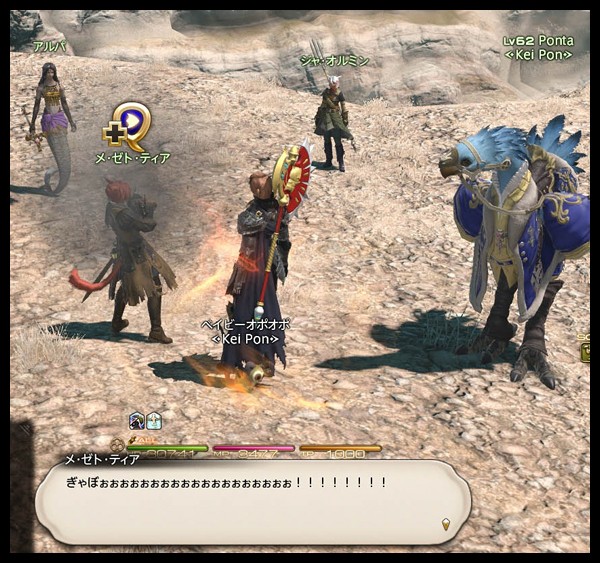Select the second status buff icon
Viewport: 600px width, 563px height.
[154, 421]
